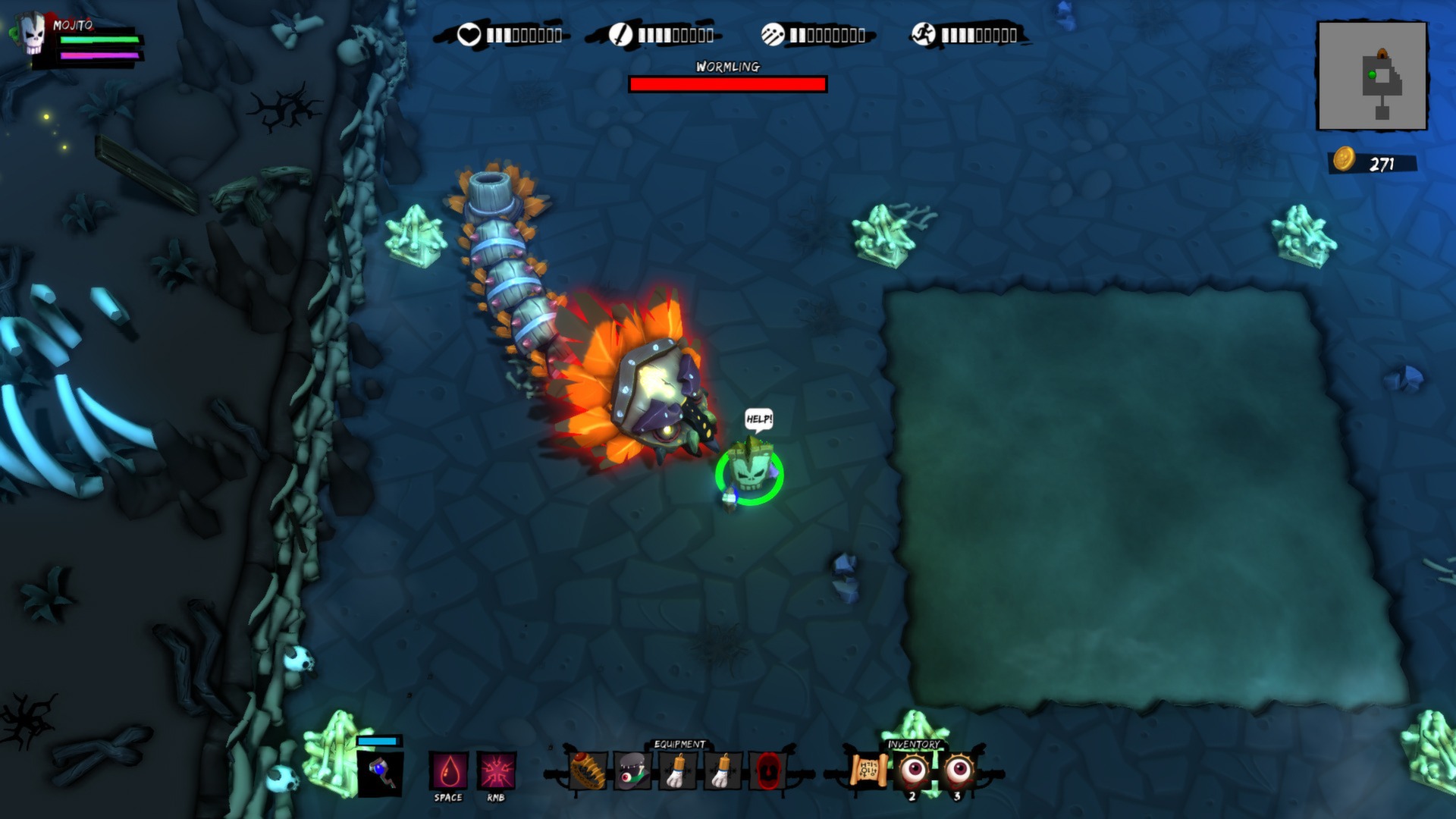The image size is (1456, 819).
Task: Click the Equipment label above the gear slots
Action: pyautogui.click(x=680, y=743)
